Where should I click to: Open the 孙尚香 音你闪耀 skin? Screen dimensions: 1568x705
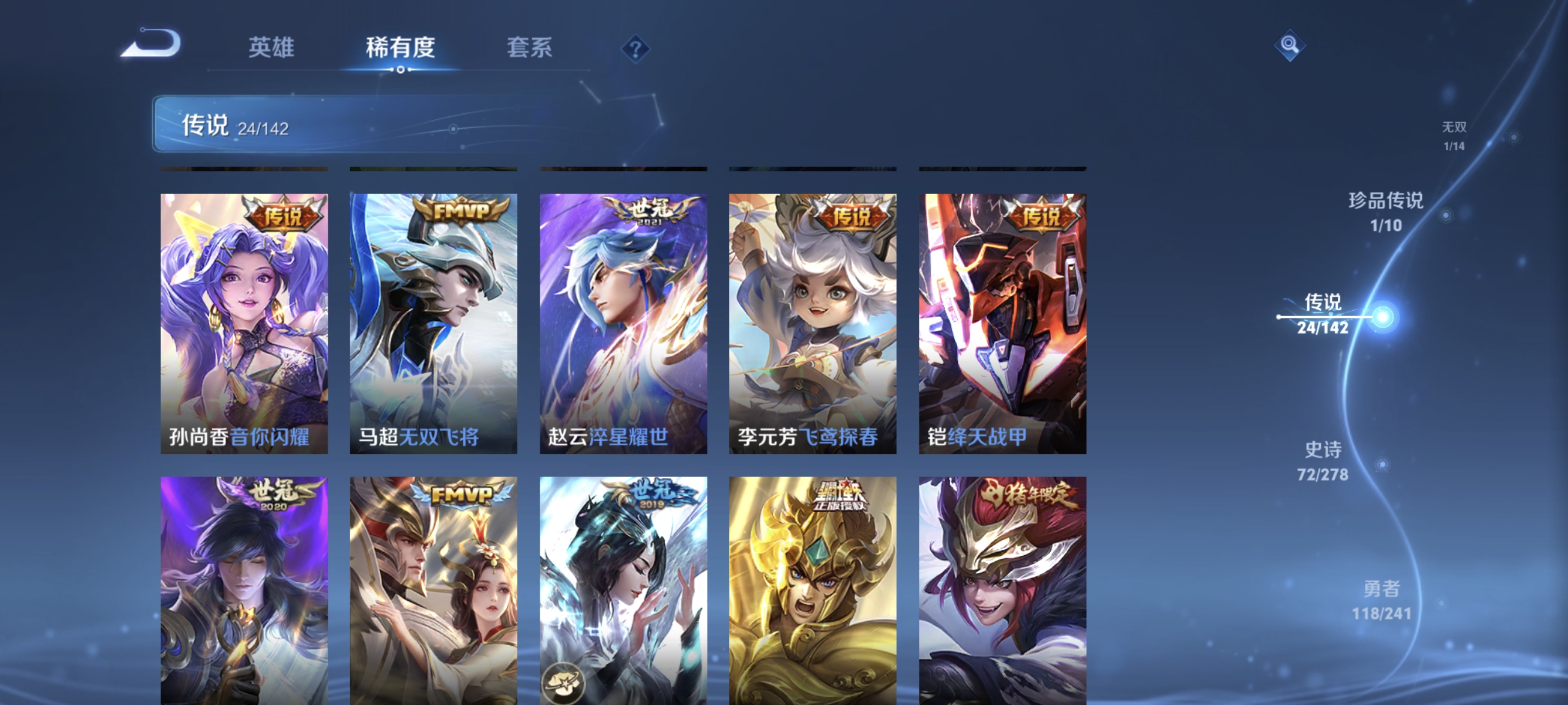(x=243, y=323)
